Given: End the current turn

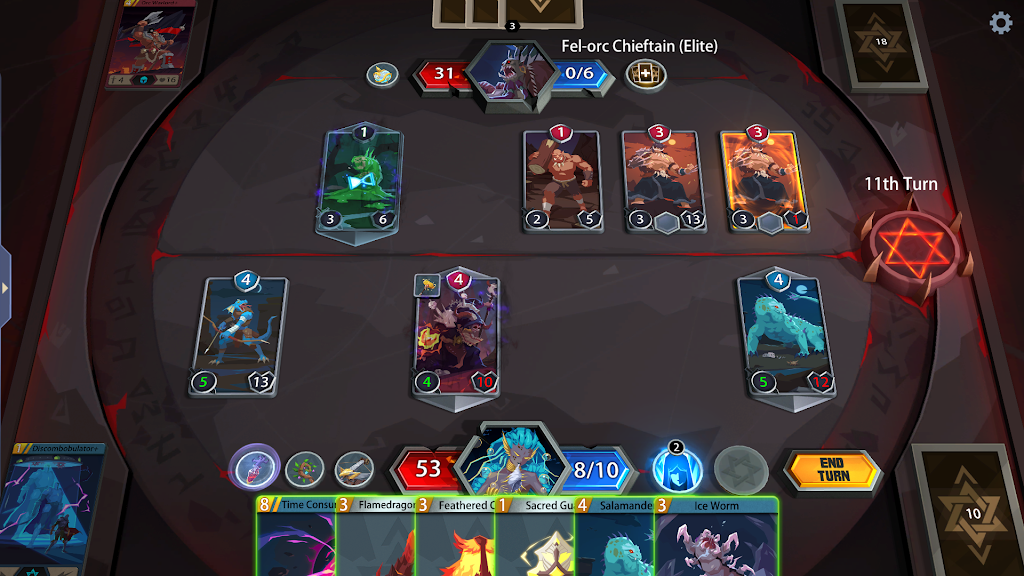Looking at the screenshot, I should coord(832,470).
